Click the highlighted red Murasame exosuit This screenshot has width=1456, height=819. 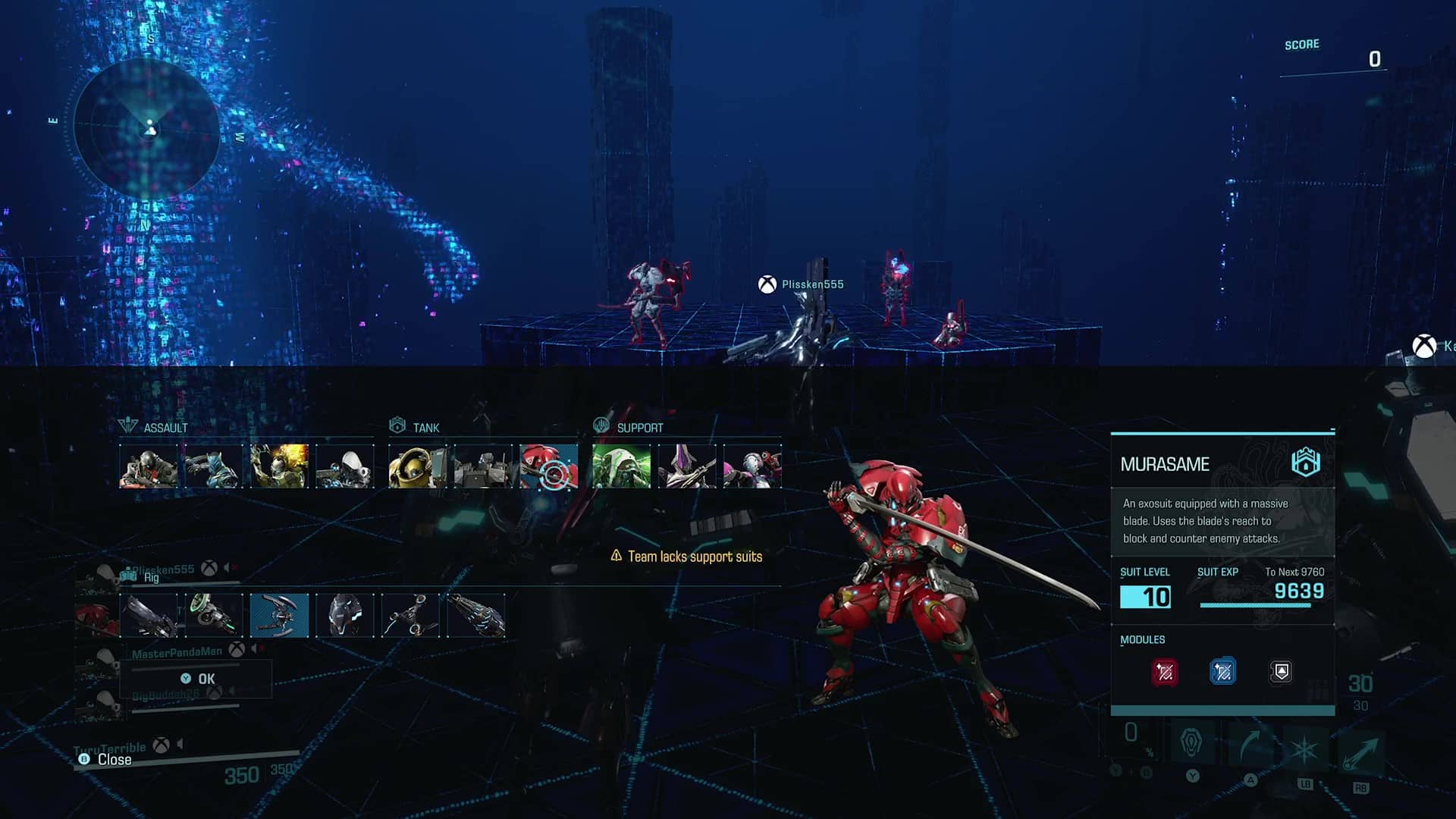(549, 466)
